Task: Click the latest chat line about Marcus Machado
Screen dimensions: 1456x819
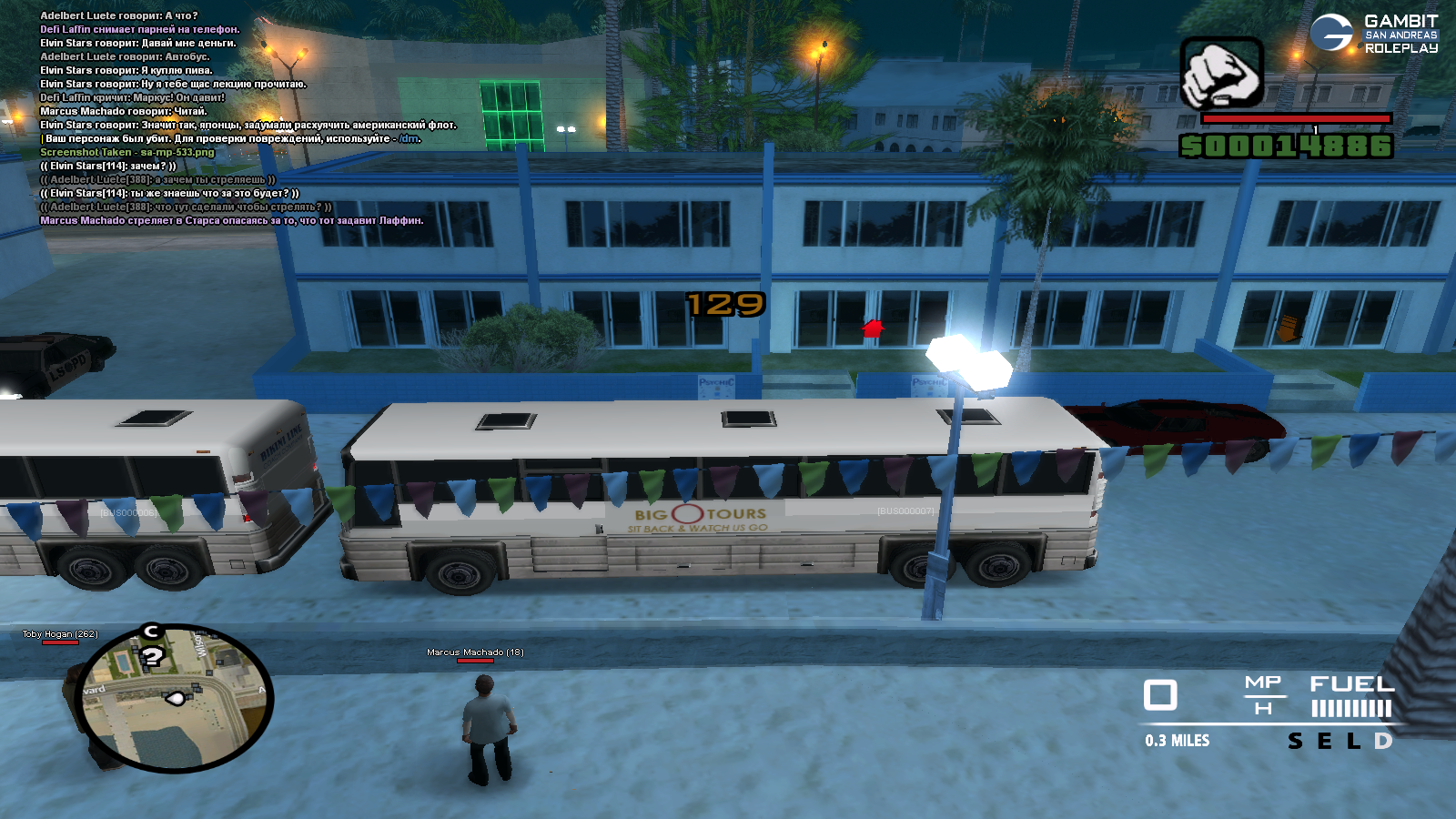Action: tap(231, 220)
